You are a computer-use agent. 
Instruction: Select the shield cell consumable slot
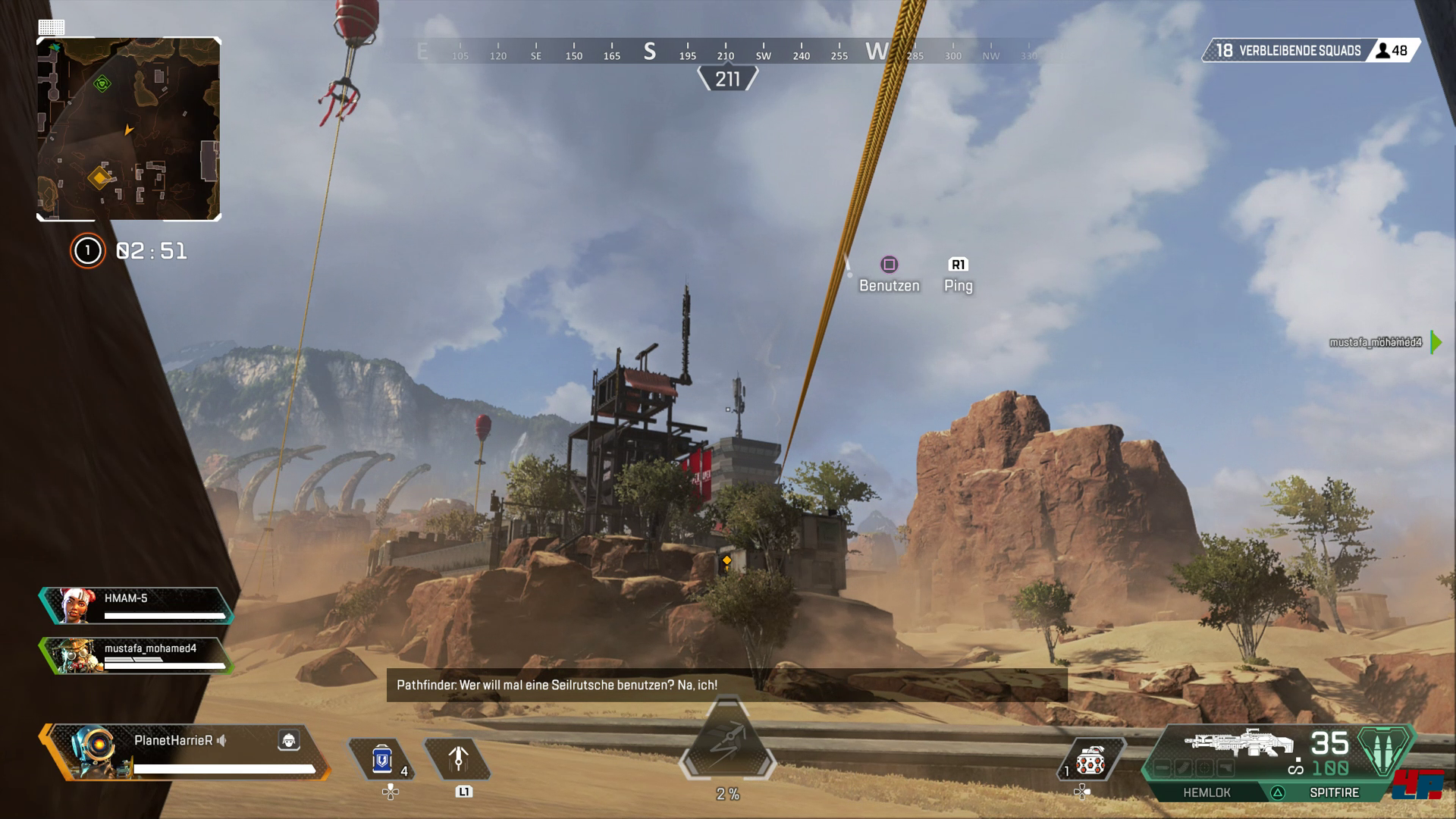click(x=381, y=759)
